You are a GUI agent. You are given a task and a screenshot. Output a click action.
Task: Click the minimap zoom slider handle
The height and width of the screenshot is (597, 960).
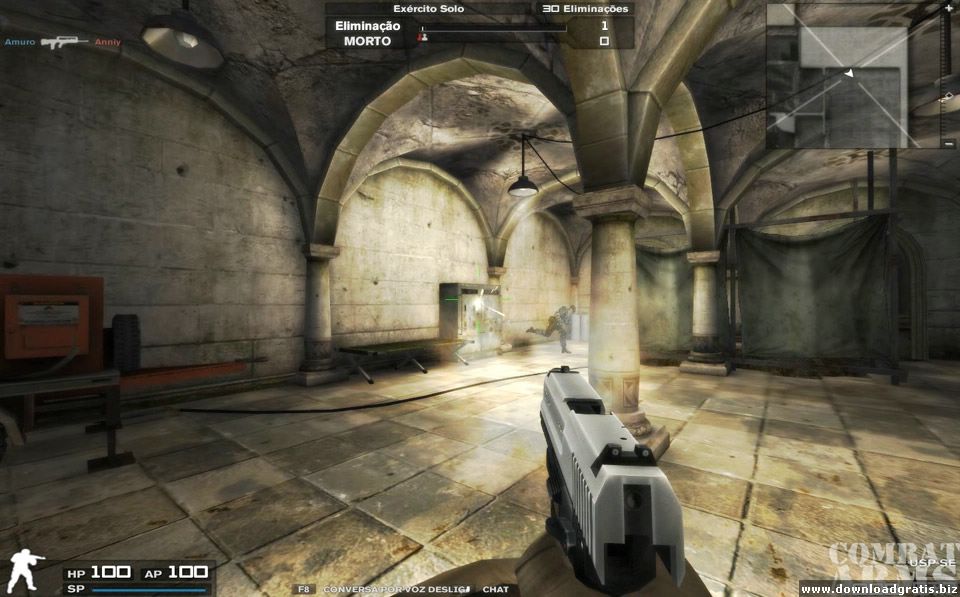coord(948,96)
